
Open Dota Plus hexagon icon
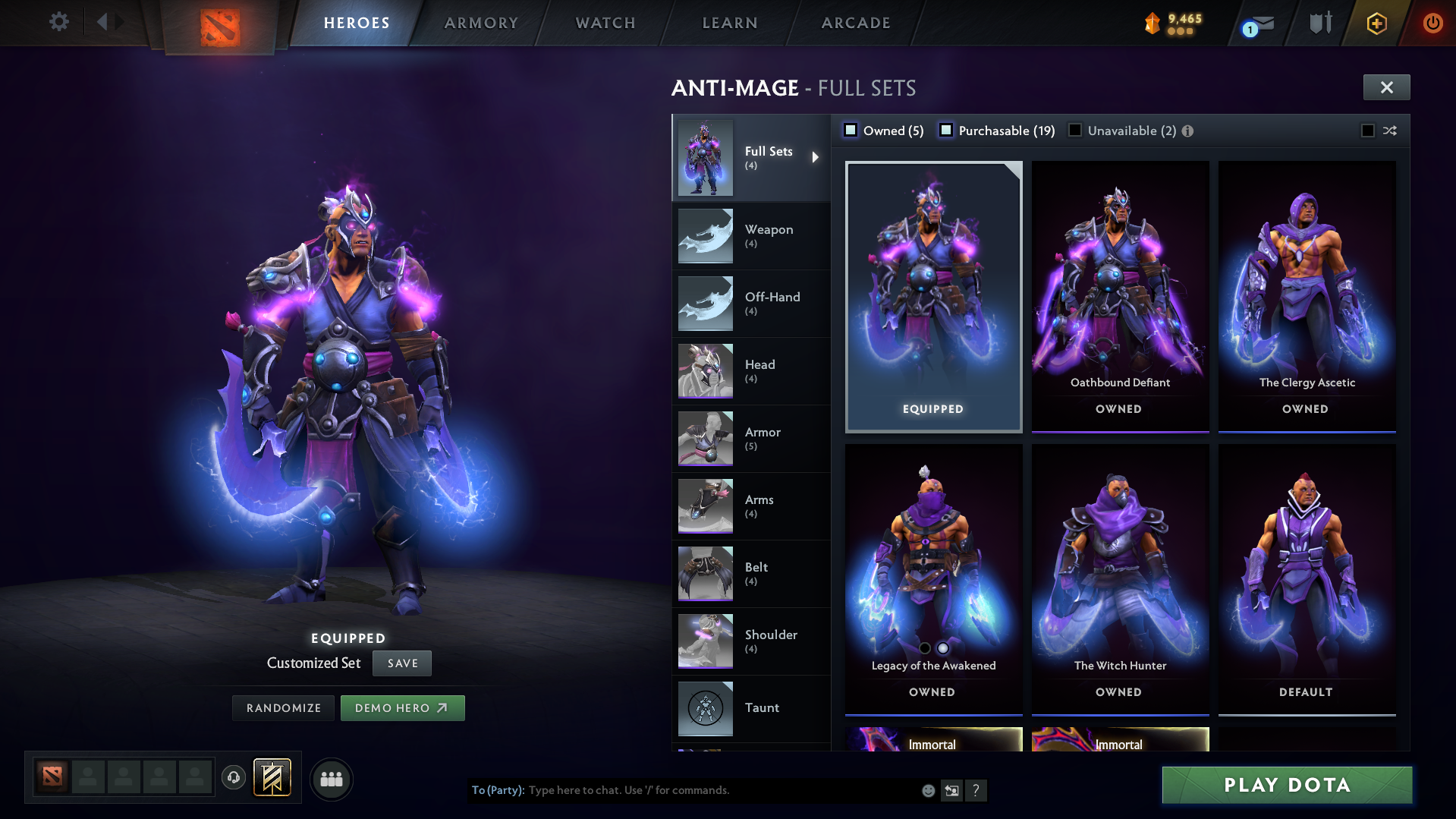point(1376,23)
